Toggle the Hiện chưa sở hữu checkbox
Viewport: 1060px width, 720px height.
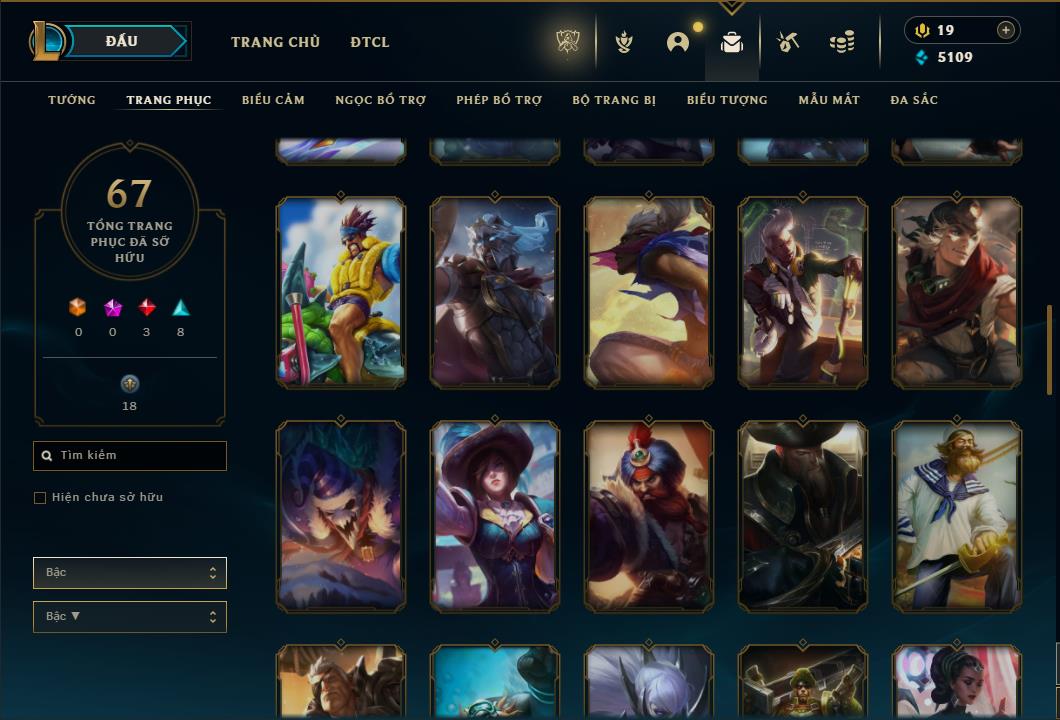(40, 498)
